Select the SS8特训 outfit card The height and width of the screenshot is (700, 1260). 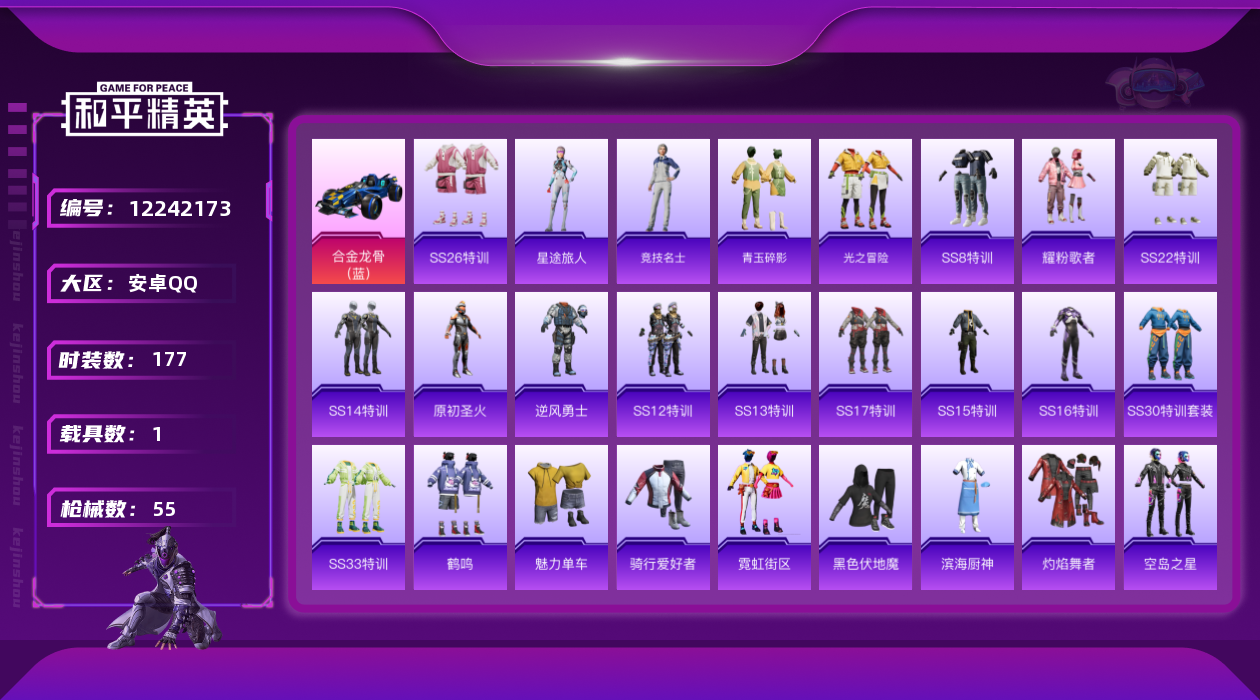[967, 211]
